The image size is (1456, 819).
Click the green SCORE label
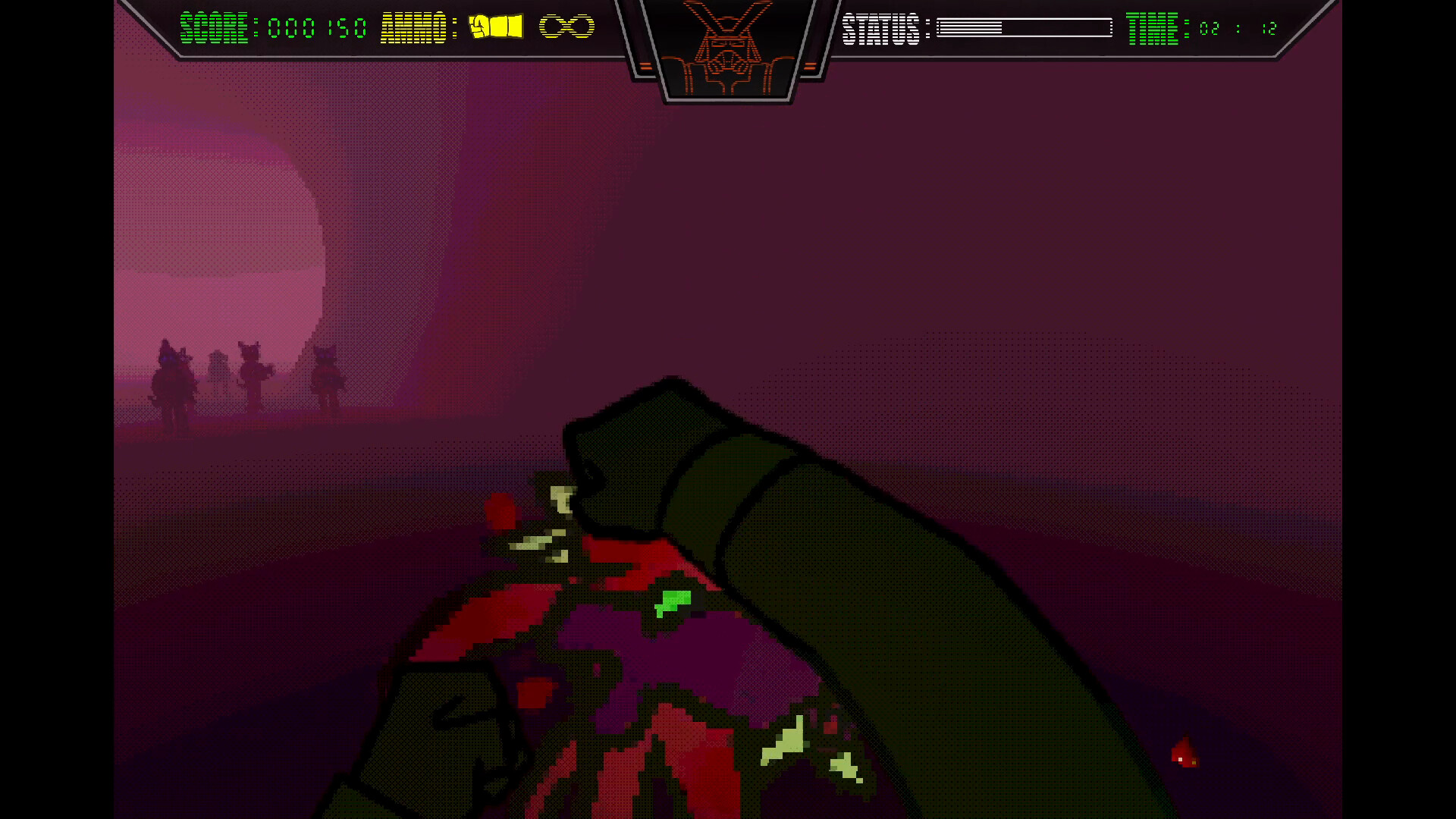pos(215,24)
